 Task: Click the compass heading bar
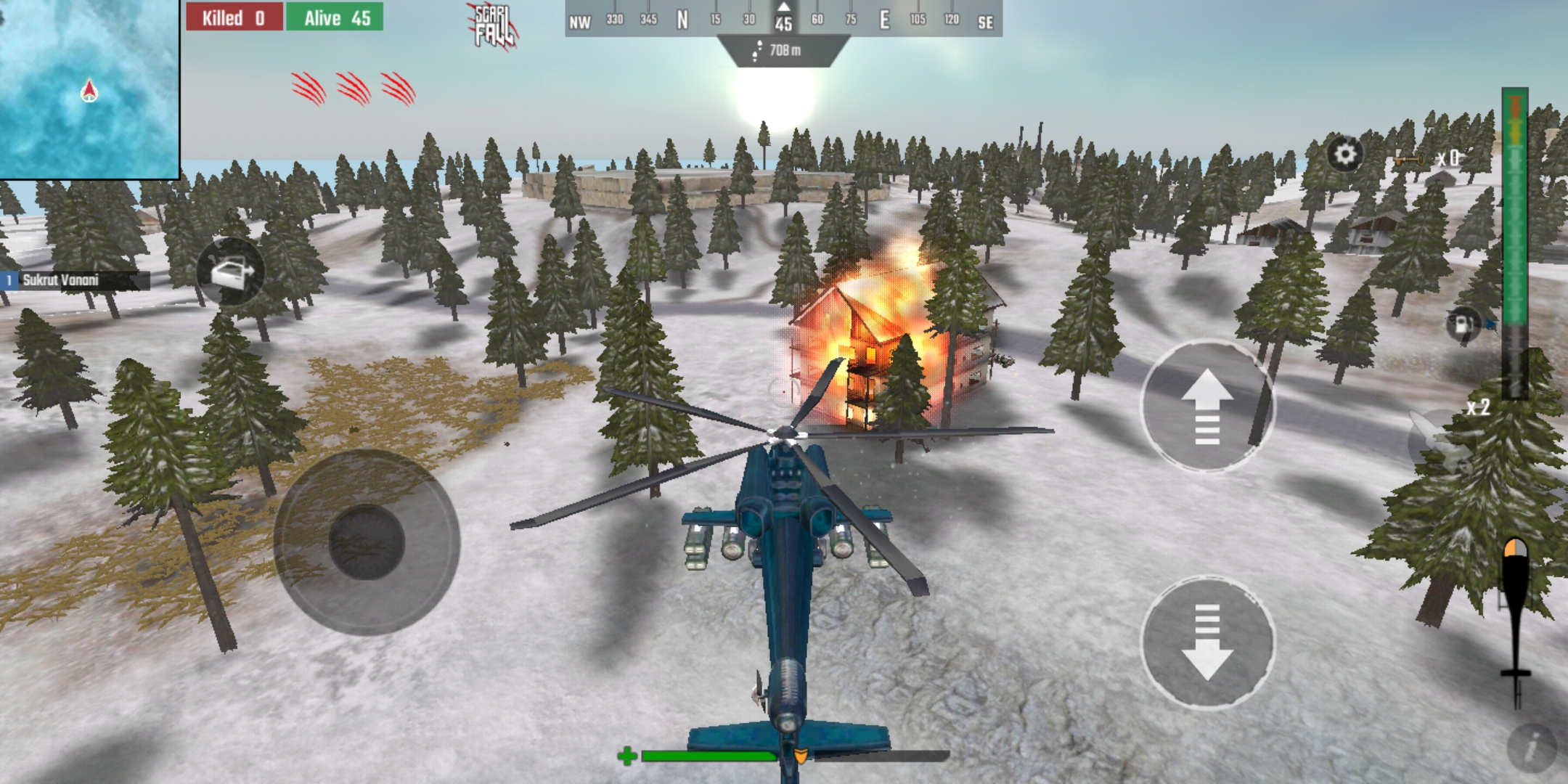783,20
